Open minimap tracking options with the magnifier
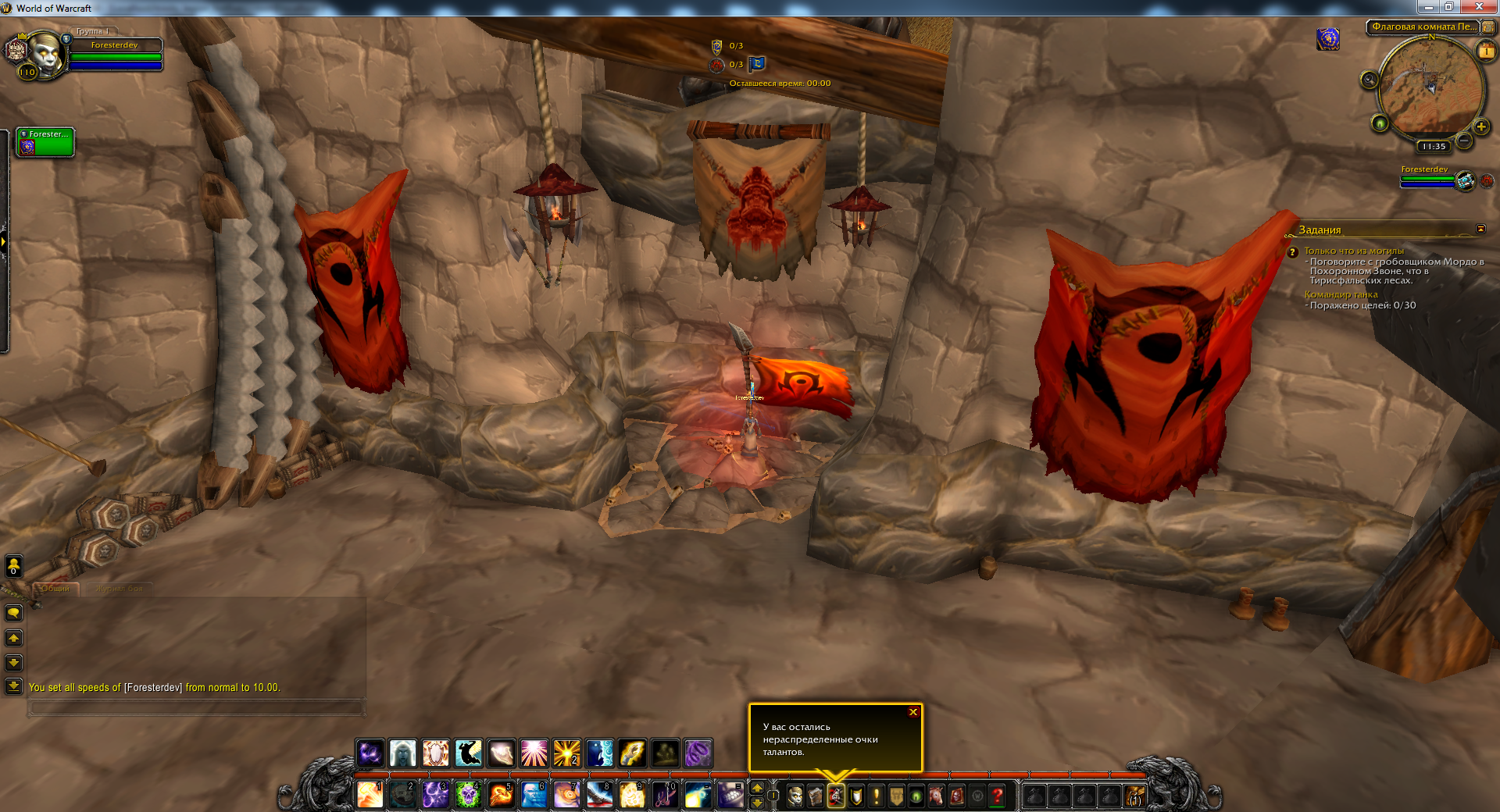The height and width of the screenshot is (812, 1500). tap(1370, 79)
